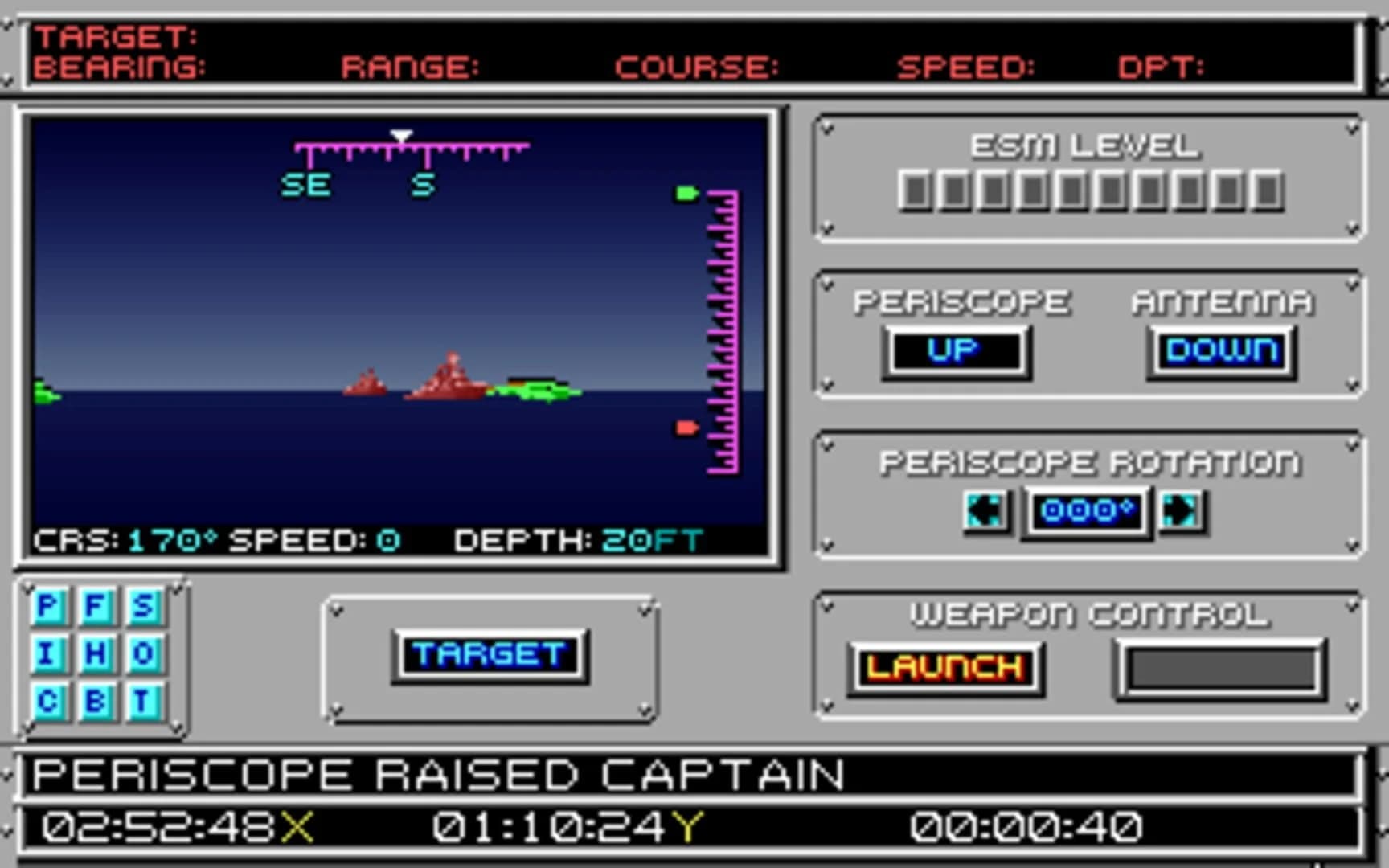
Task: Click the red marker on the elevation scale
Action: click(x=685, y=428)
